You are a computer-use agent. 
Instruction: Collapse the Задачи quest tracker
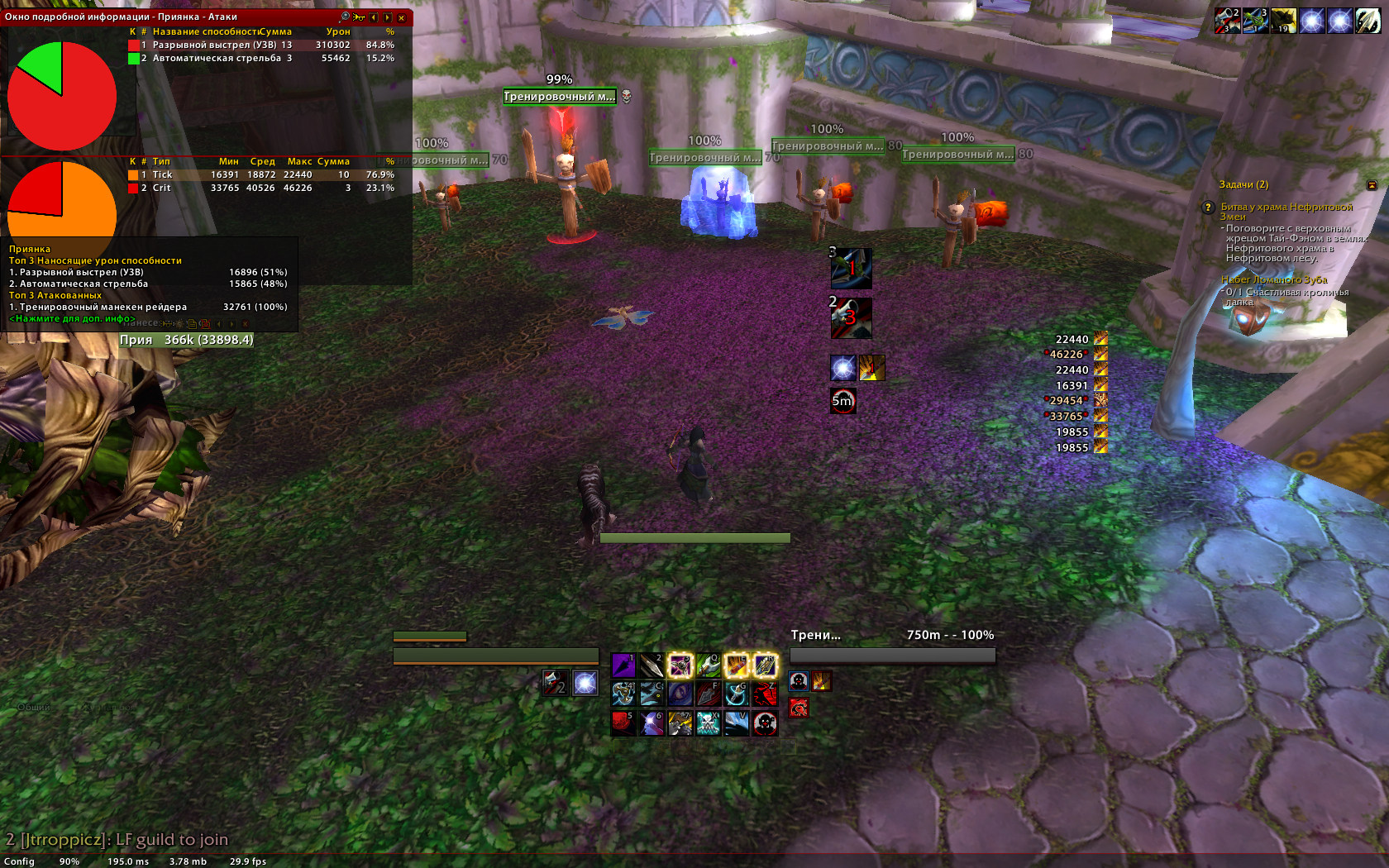click(1372, 185)
